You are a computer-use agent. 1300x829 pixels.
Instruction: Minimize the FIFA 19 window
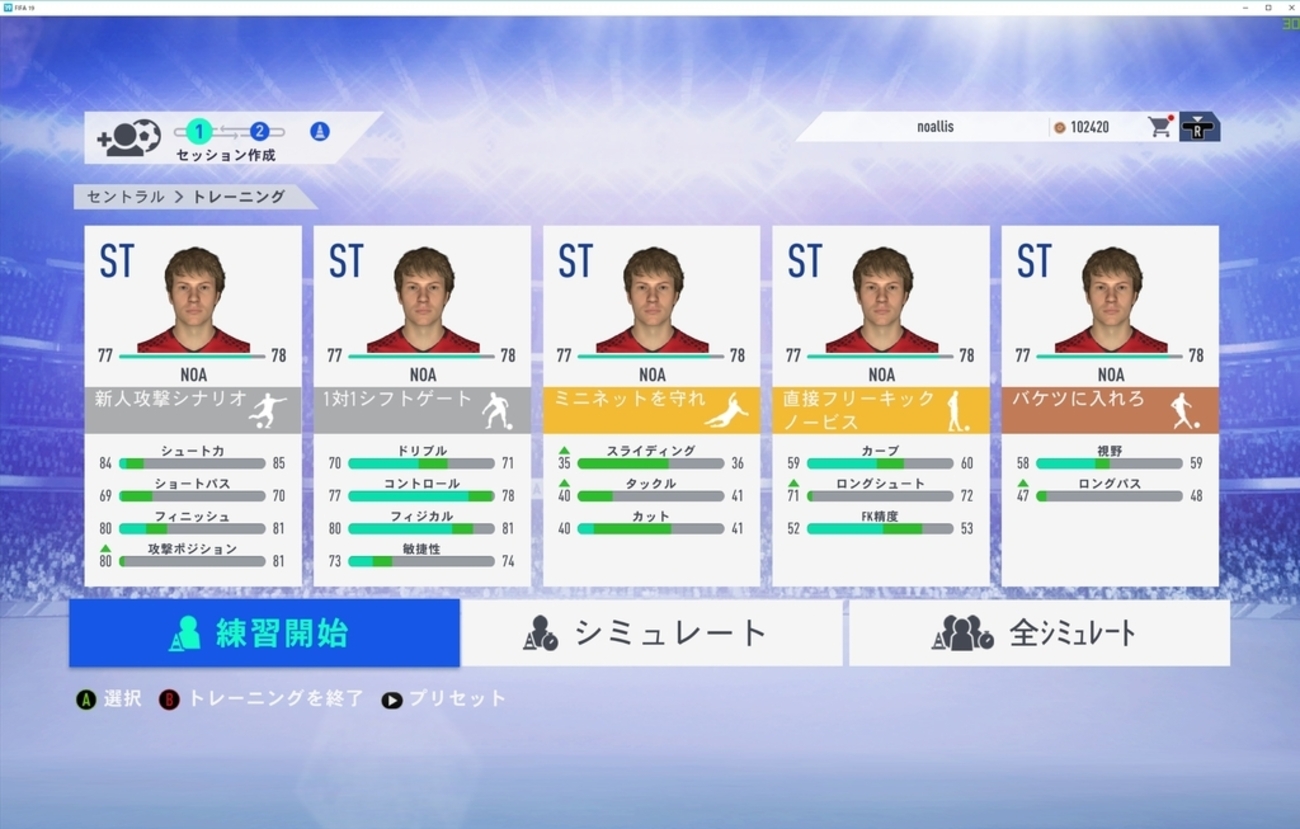point(1248,7)
